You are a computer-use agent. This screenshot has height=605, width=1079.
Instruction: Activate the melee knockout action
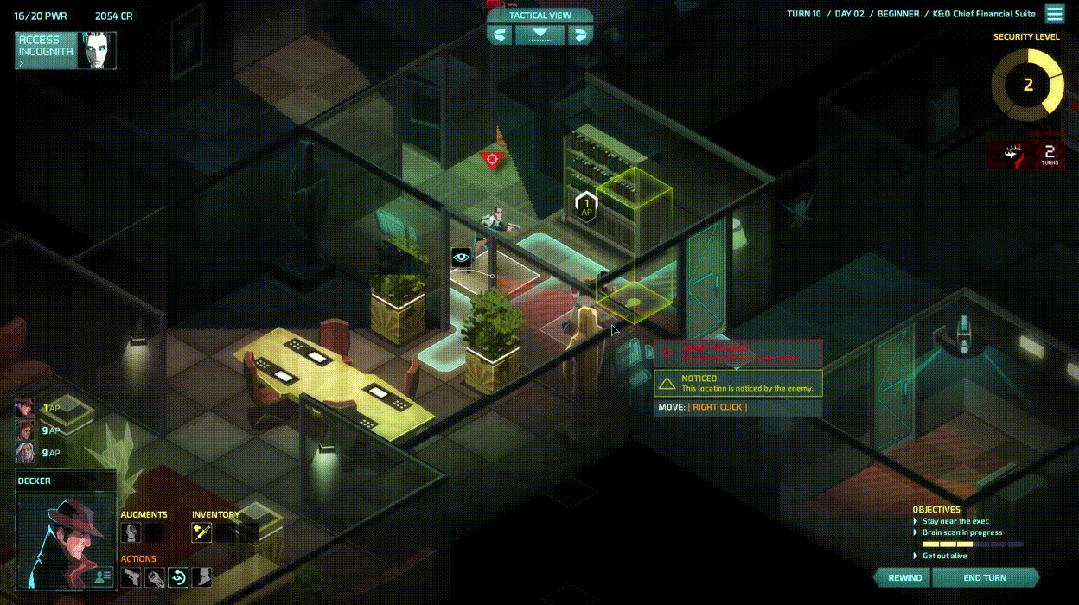click(155, 577)
